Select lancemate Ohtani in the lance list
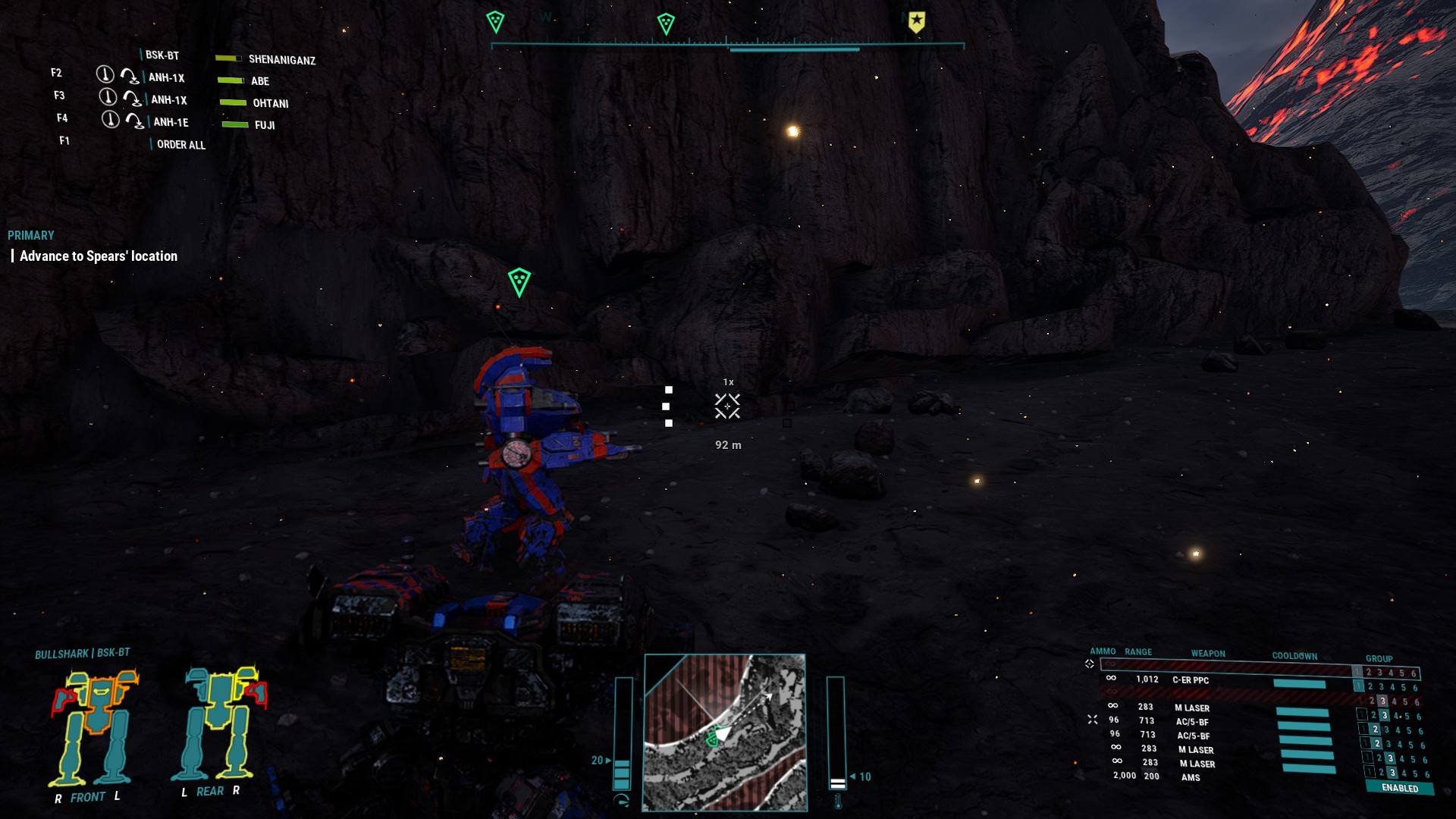The height and width of the screenshot is (819, 1456). [270, 103]
